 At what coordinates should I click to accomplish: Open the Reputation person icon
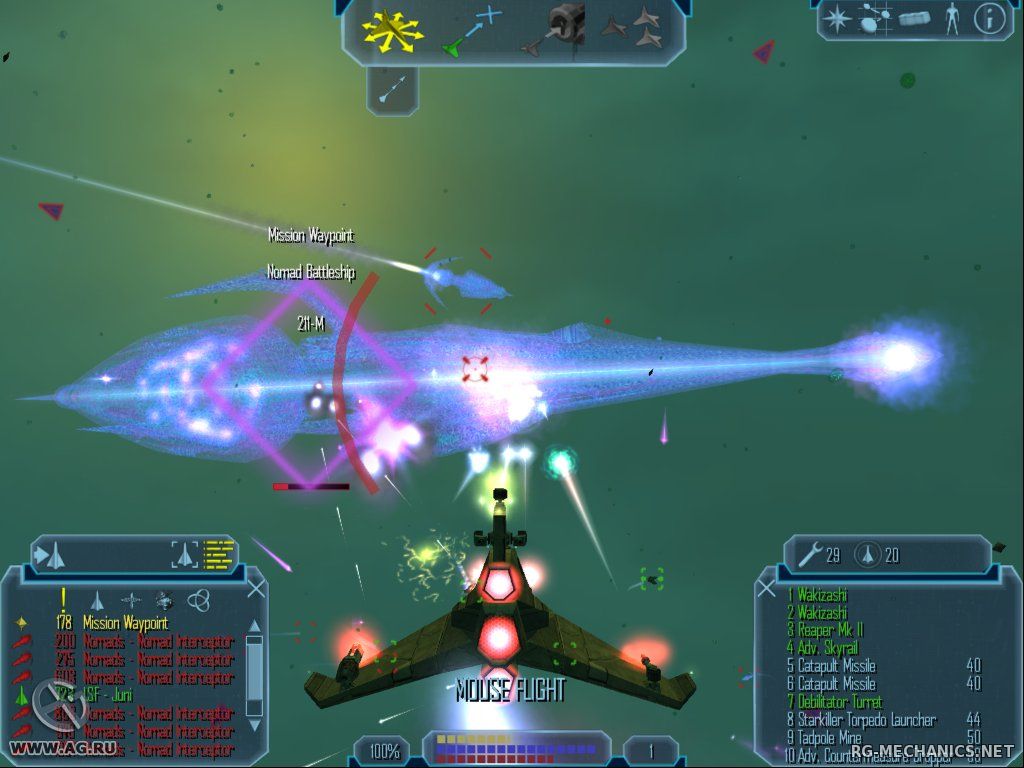coord(951,18)
